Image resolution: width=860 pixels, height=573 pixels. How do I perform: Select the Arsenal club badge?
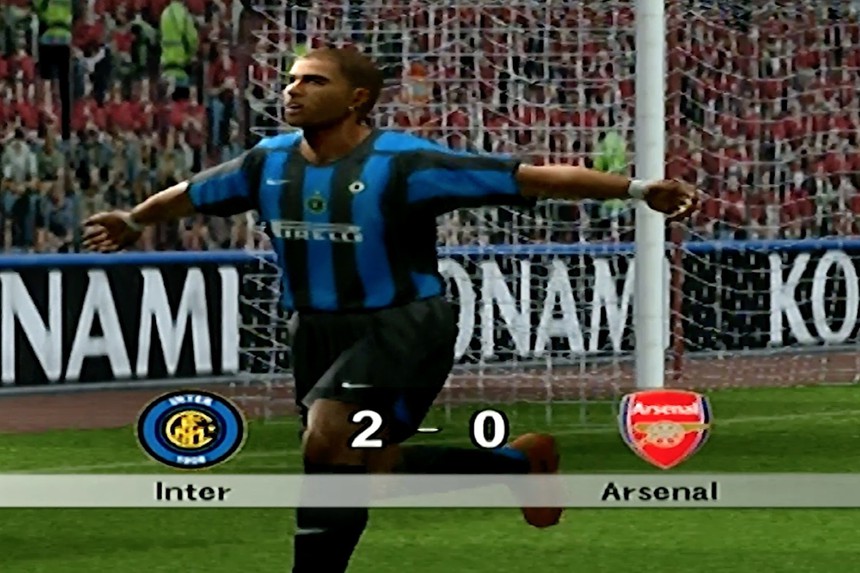(664, 428)
